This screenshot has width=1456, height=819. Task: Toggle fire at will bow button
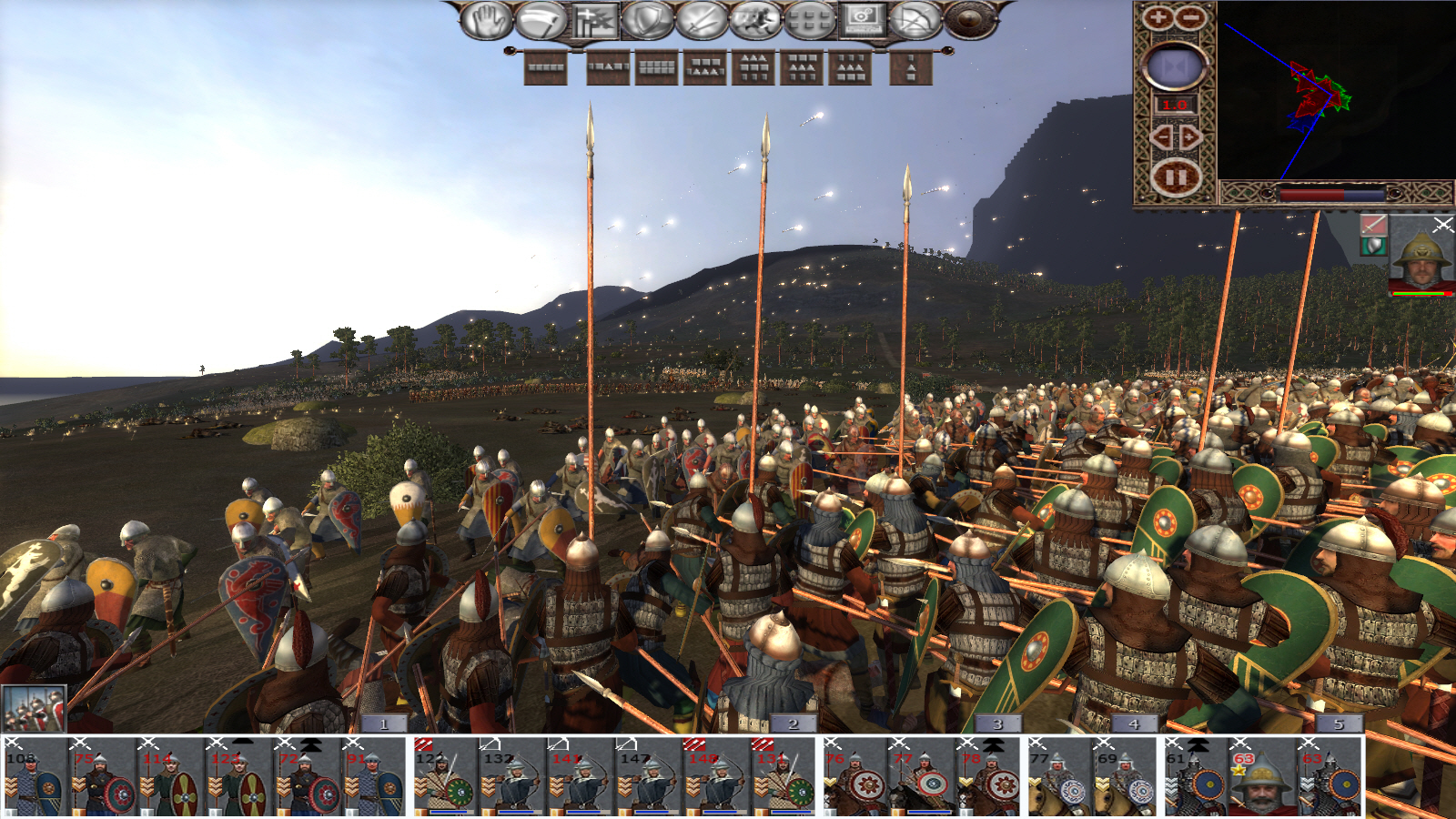click(x=915, y=20)
